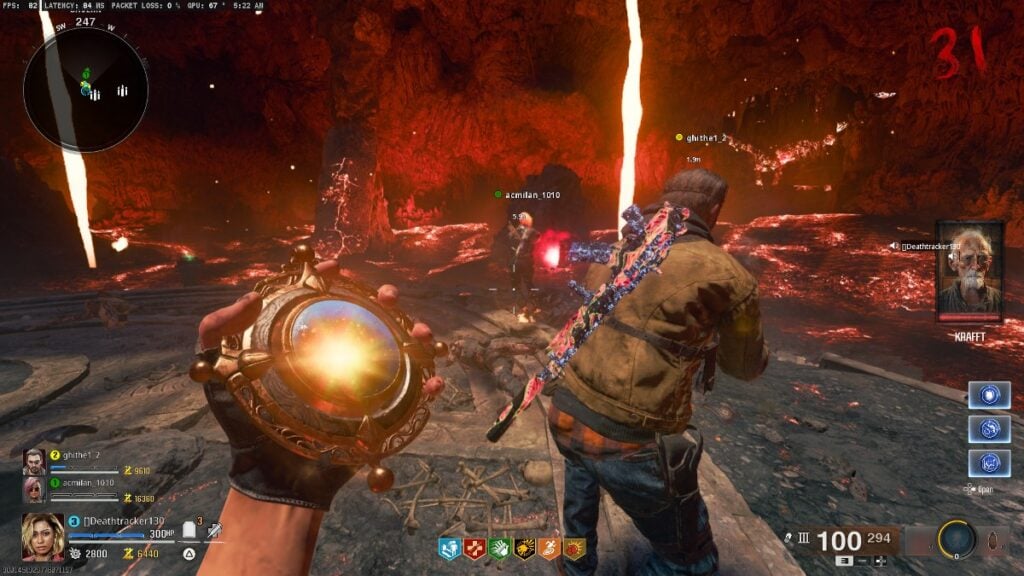The image size is (1024, 576).
Task: Select ghithe1_2 squad portrait
Action: coord(35,460)
